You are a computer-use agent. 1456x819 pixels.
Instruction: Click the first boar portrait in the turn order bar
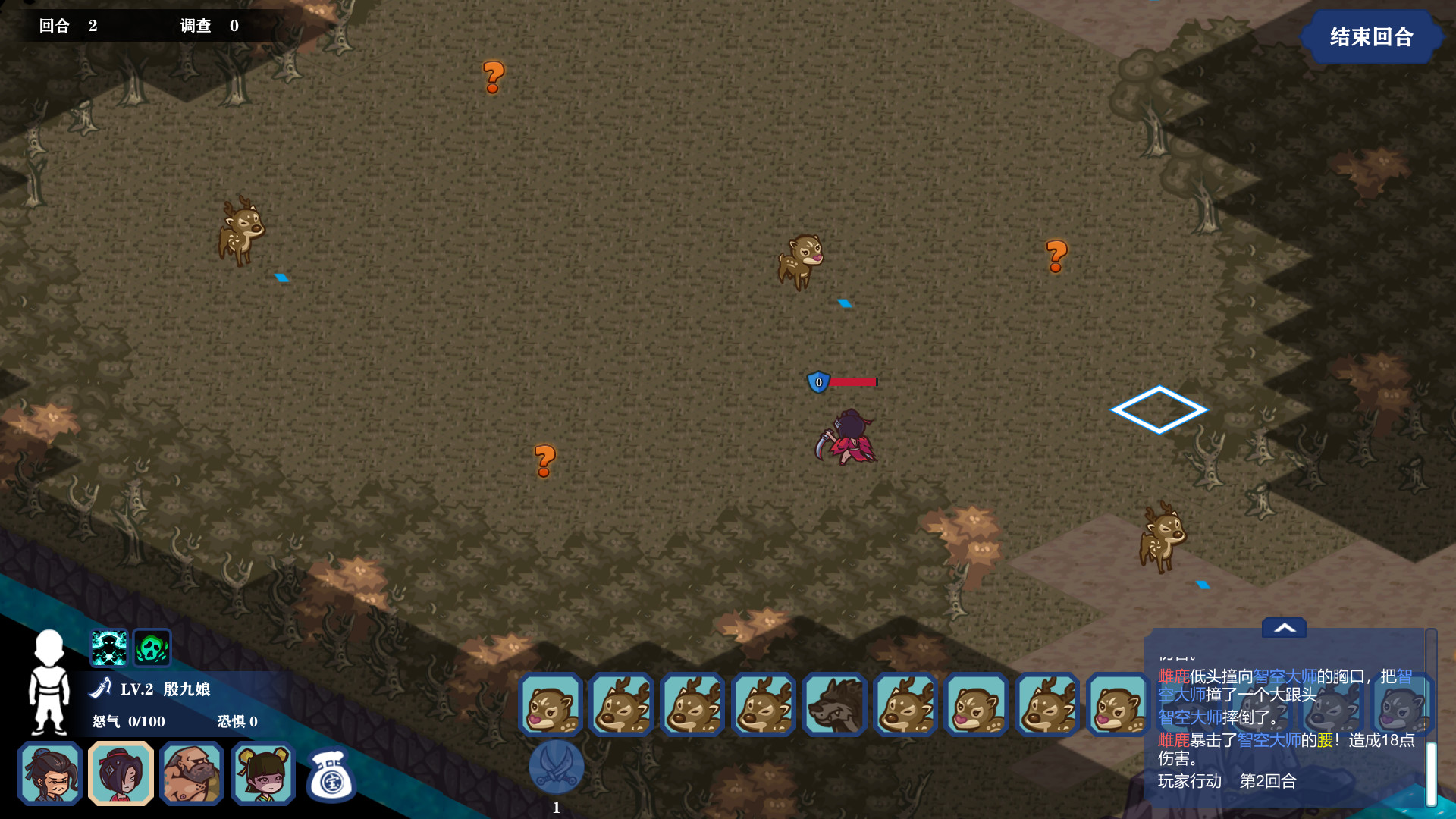(550, 705)
